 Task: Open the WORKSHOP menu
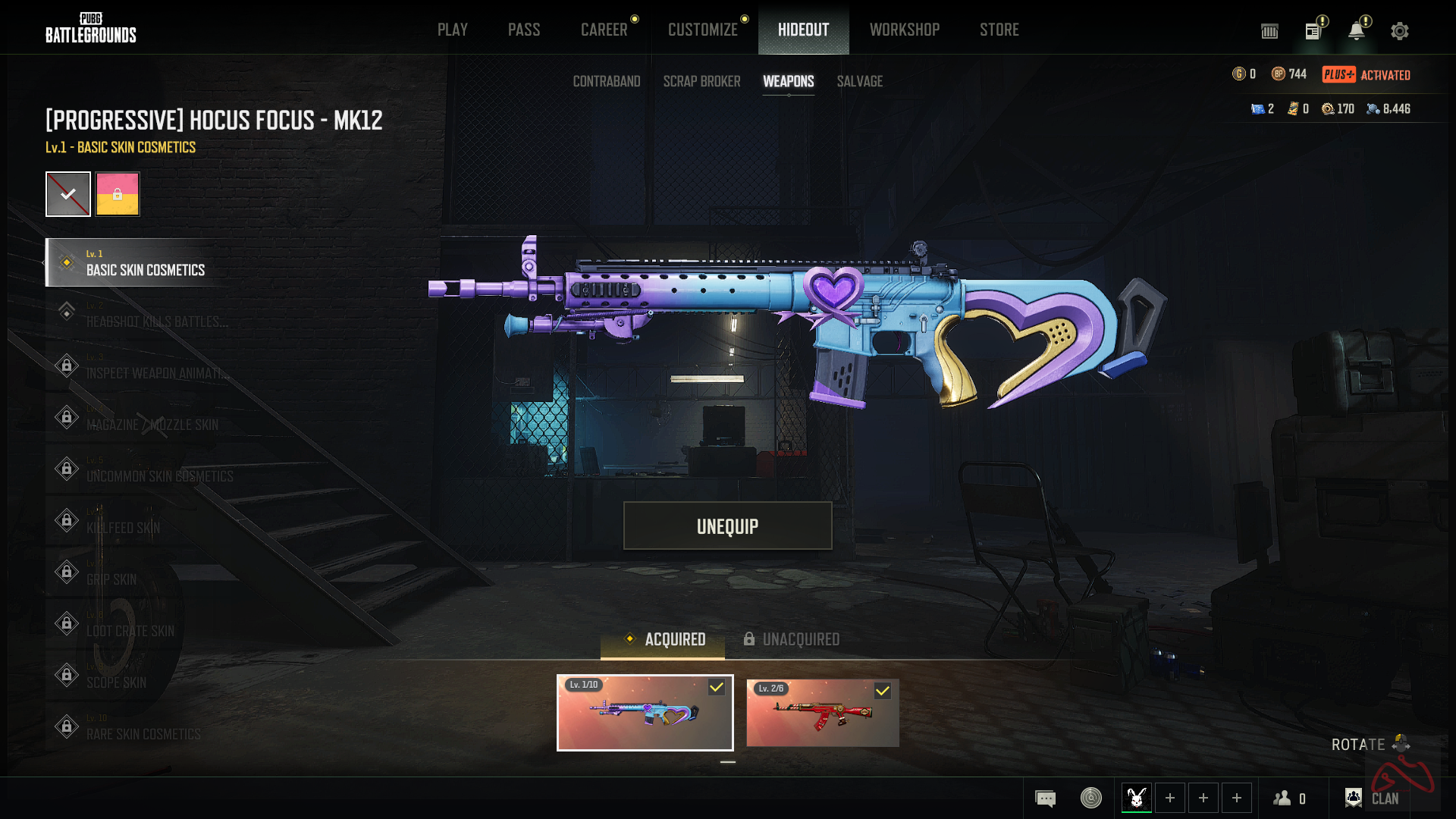904,30
